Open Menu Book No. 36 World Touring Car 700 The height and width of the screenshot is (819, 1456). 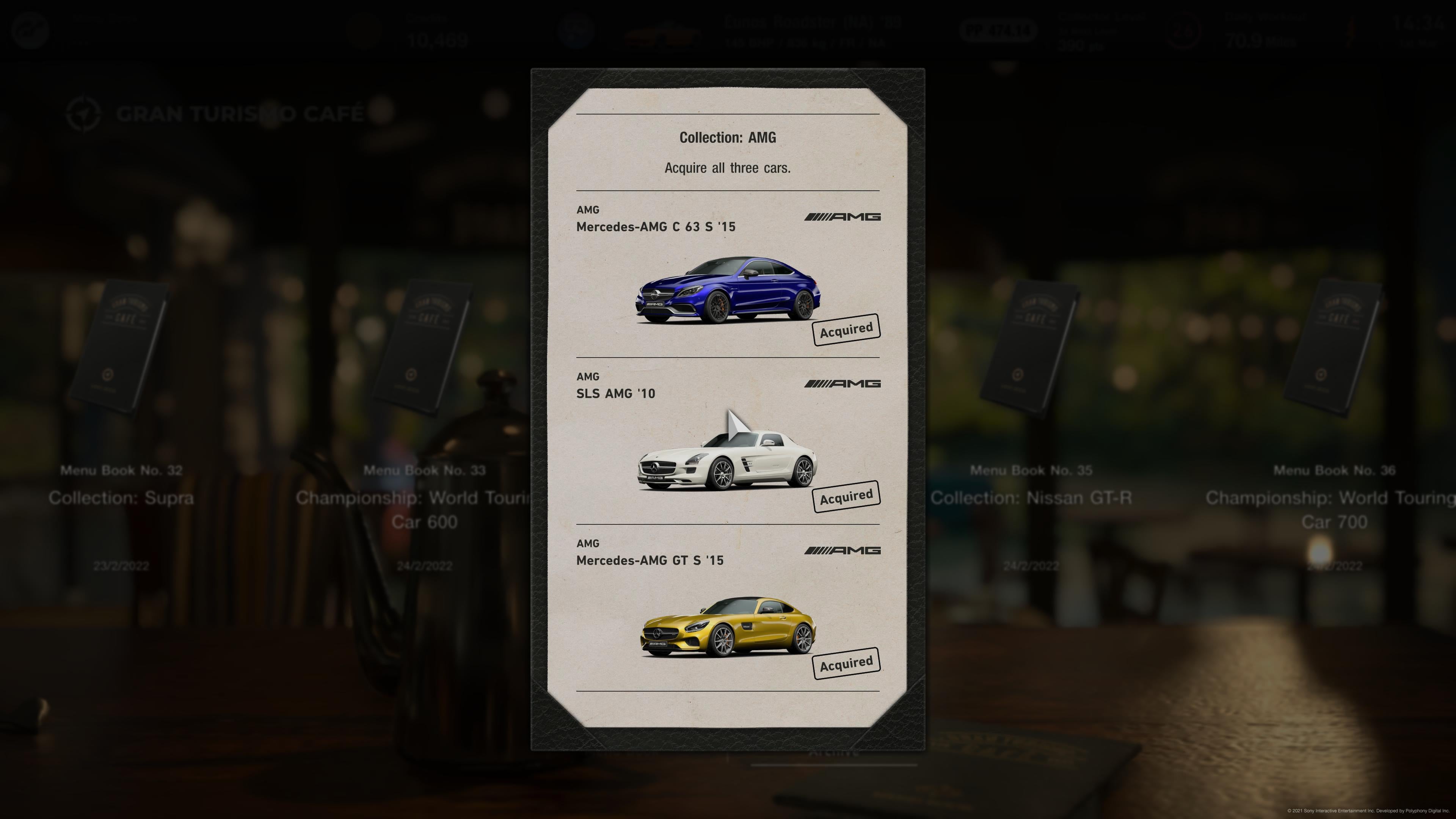(x=1334, y=350)
